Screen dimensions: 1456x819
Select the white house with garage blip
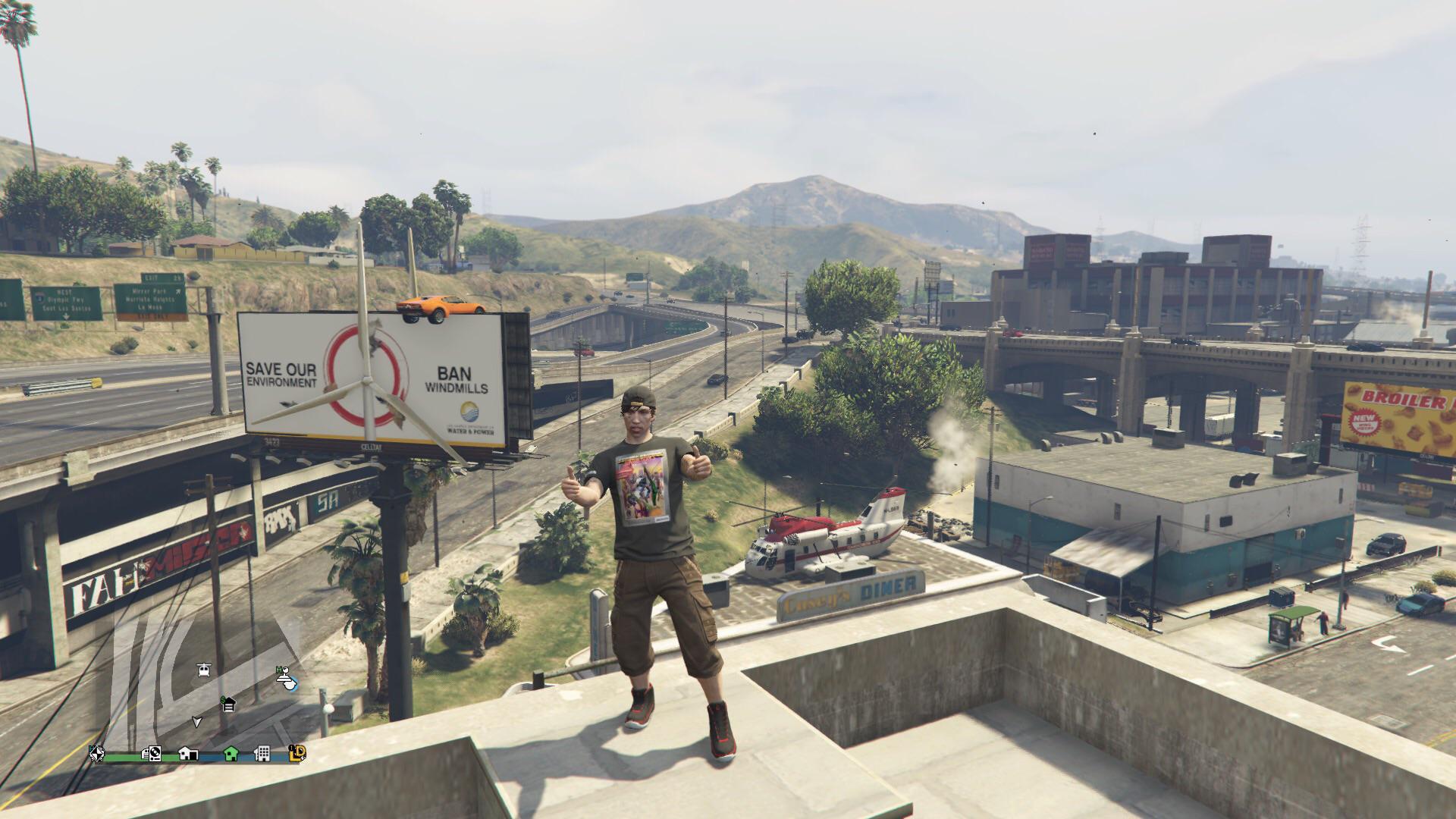188,754
